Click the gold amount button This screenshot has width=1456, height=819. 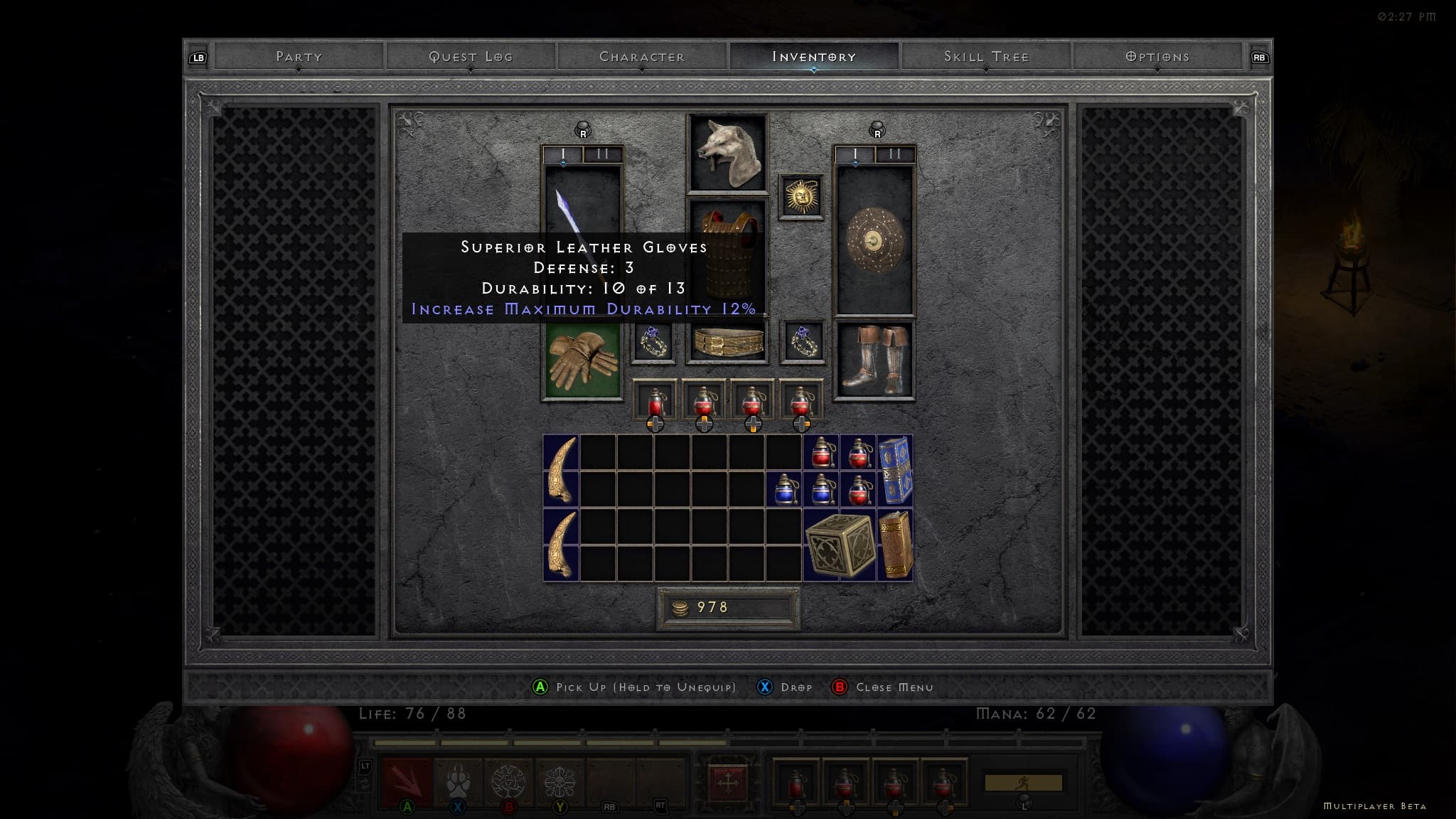[728, 608]
